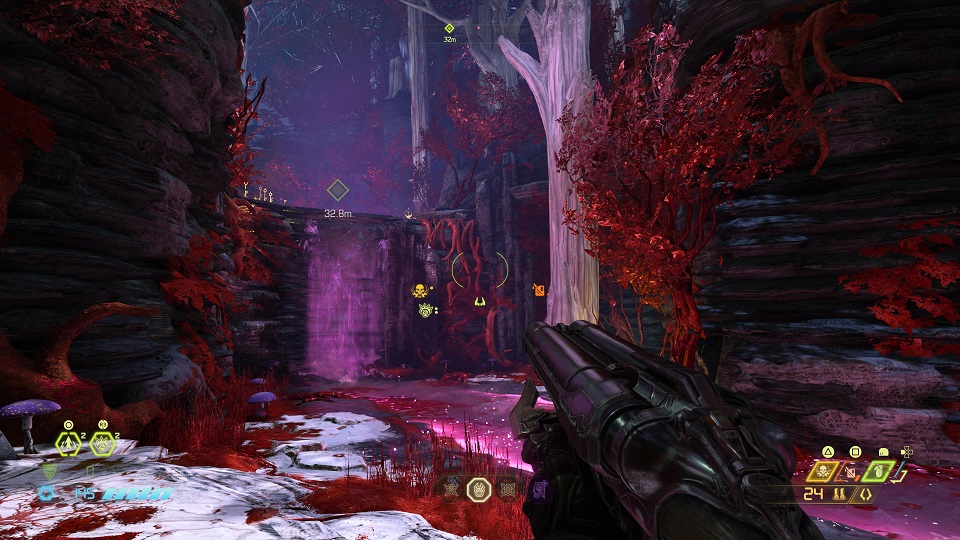
Task: Click the blue armor hexagon icon
Action: pyautogui.click(x=47, y=493)
